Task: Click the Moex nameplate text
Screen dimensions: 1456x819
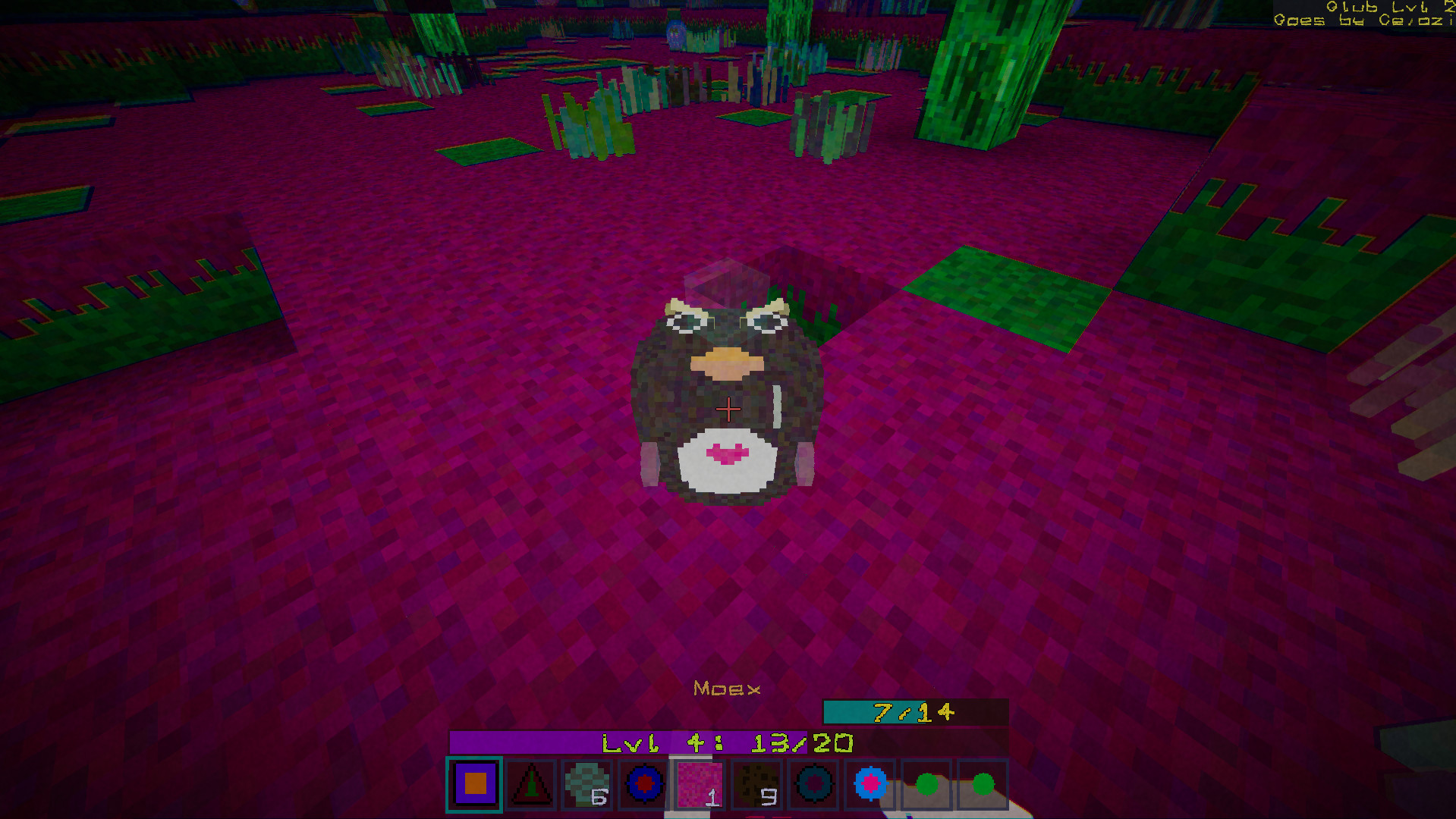Action: click(x=727, y=687)
